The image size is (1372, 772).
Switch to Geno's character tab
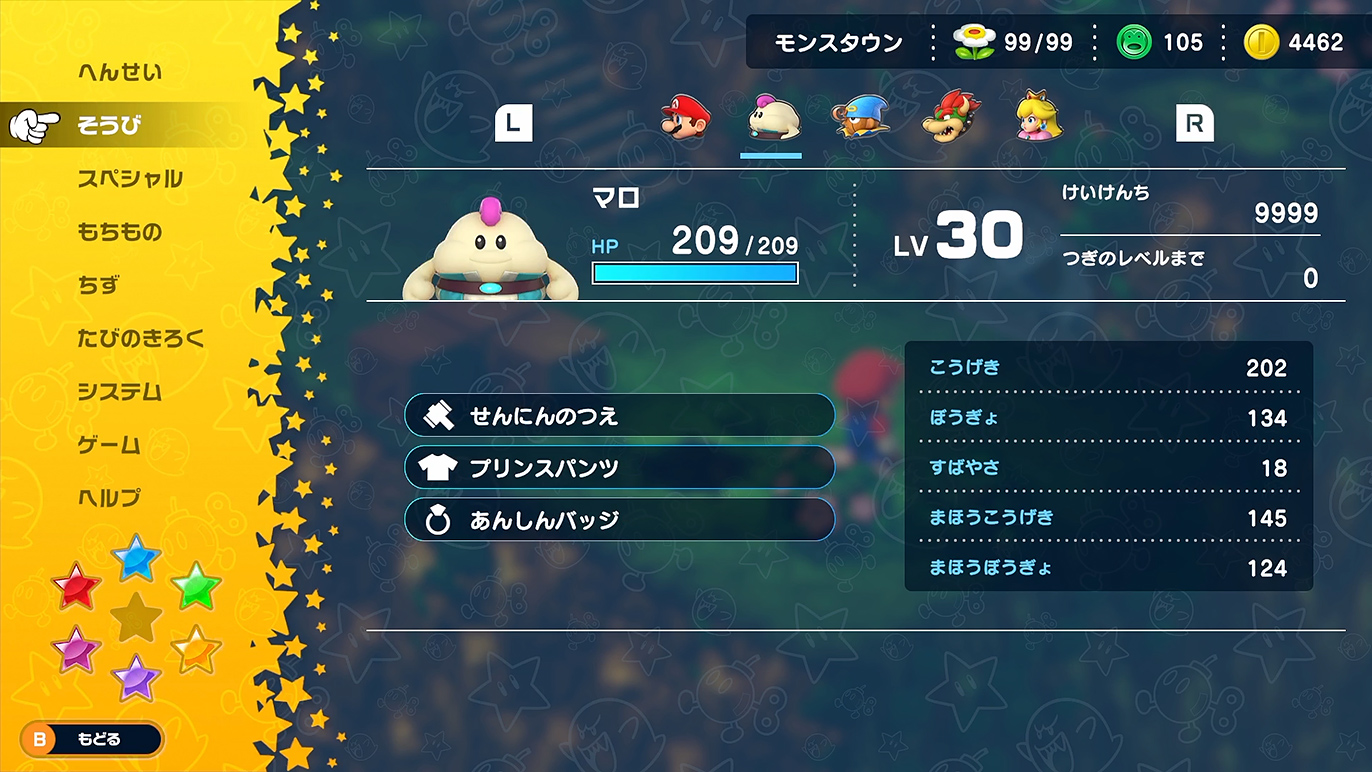click(x=861, y=118)
